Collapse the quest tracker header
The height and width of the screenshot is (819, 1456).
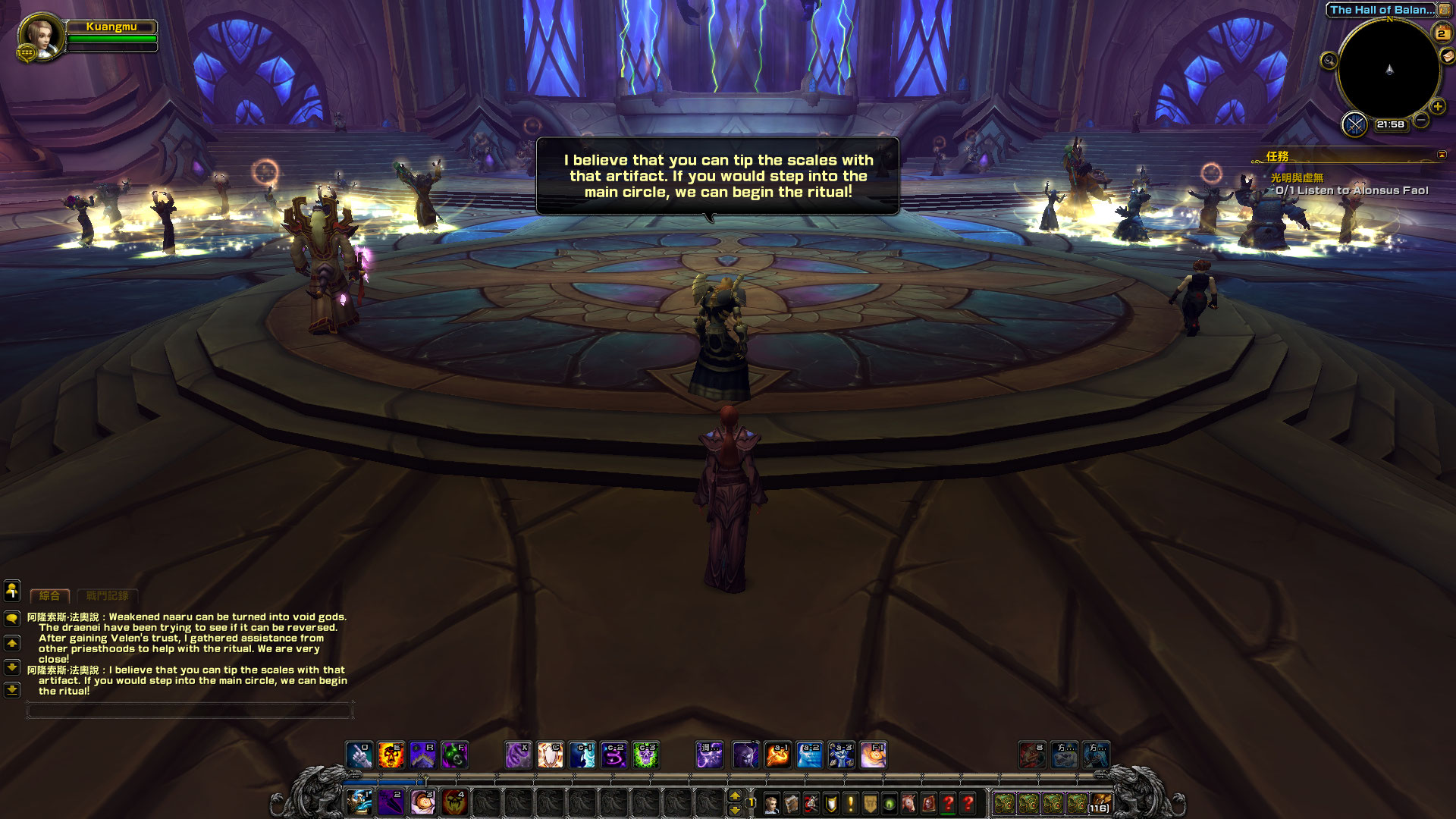tap(1442, 155)
